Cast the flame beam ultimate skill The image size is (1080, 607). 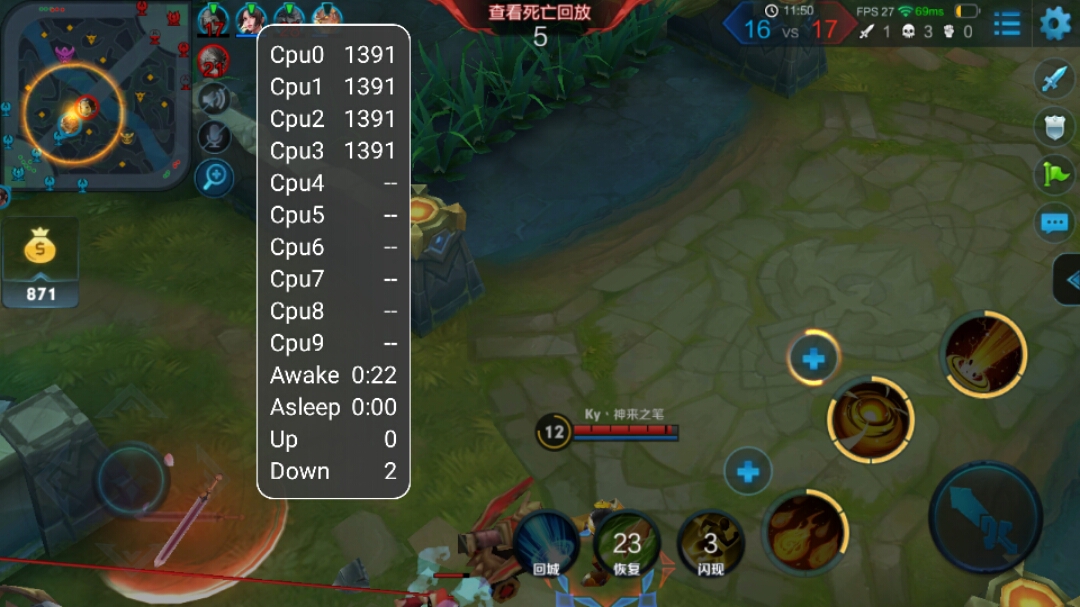pyautogui.click(x=983, y=354)
